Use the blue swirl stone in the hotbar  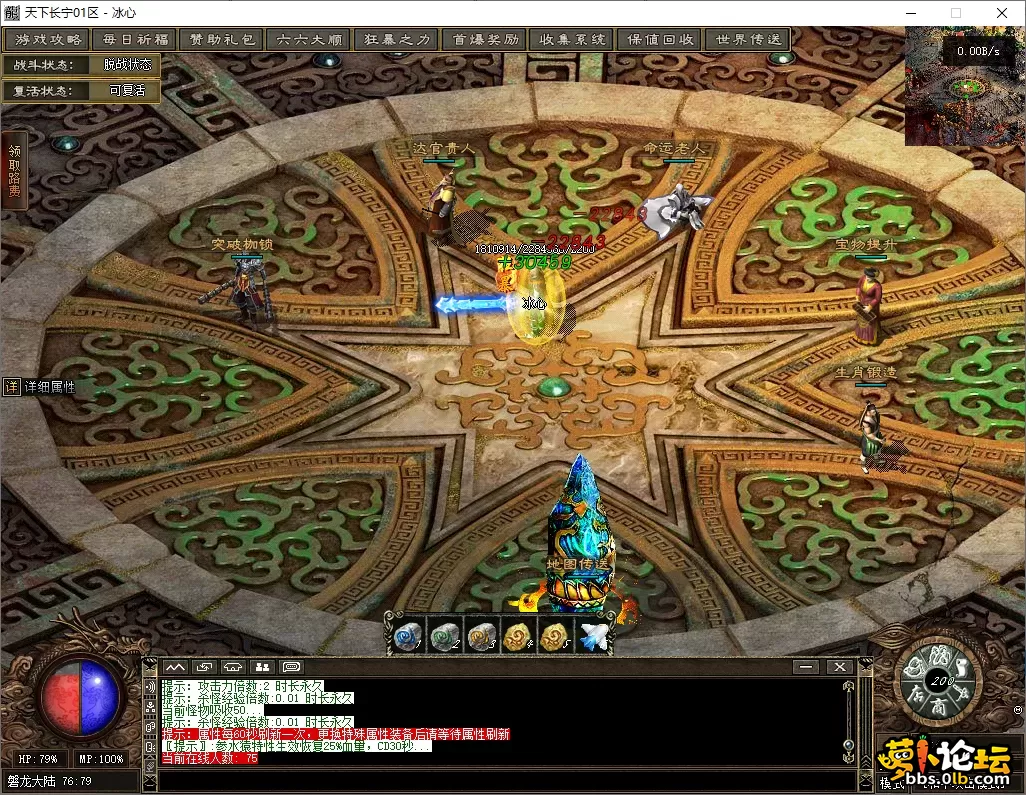[x=407, y=636]
